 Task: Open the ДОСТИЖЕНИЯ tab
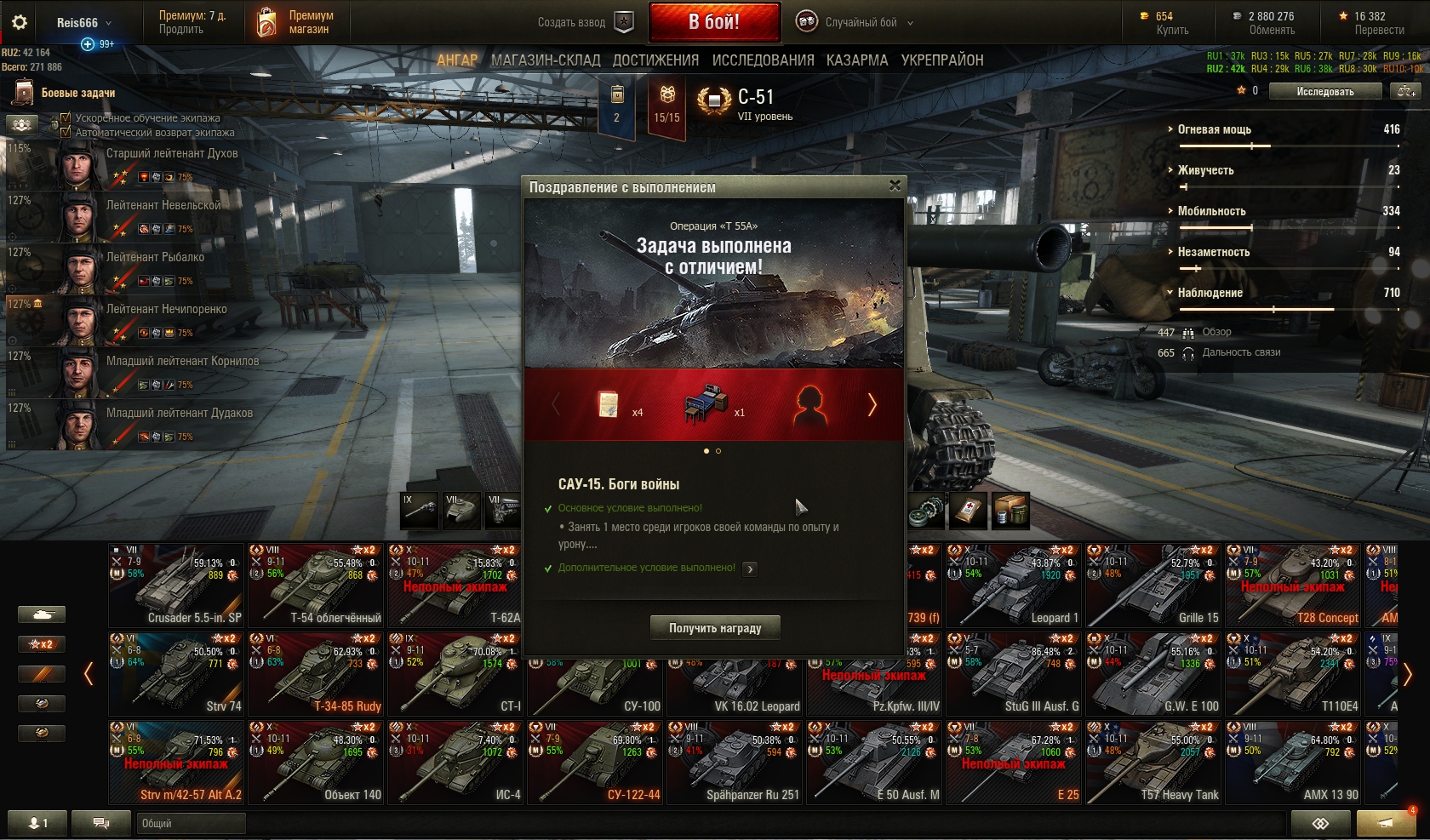pos(655,60)
